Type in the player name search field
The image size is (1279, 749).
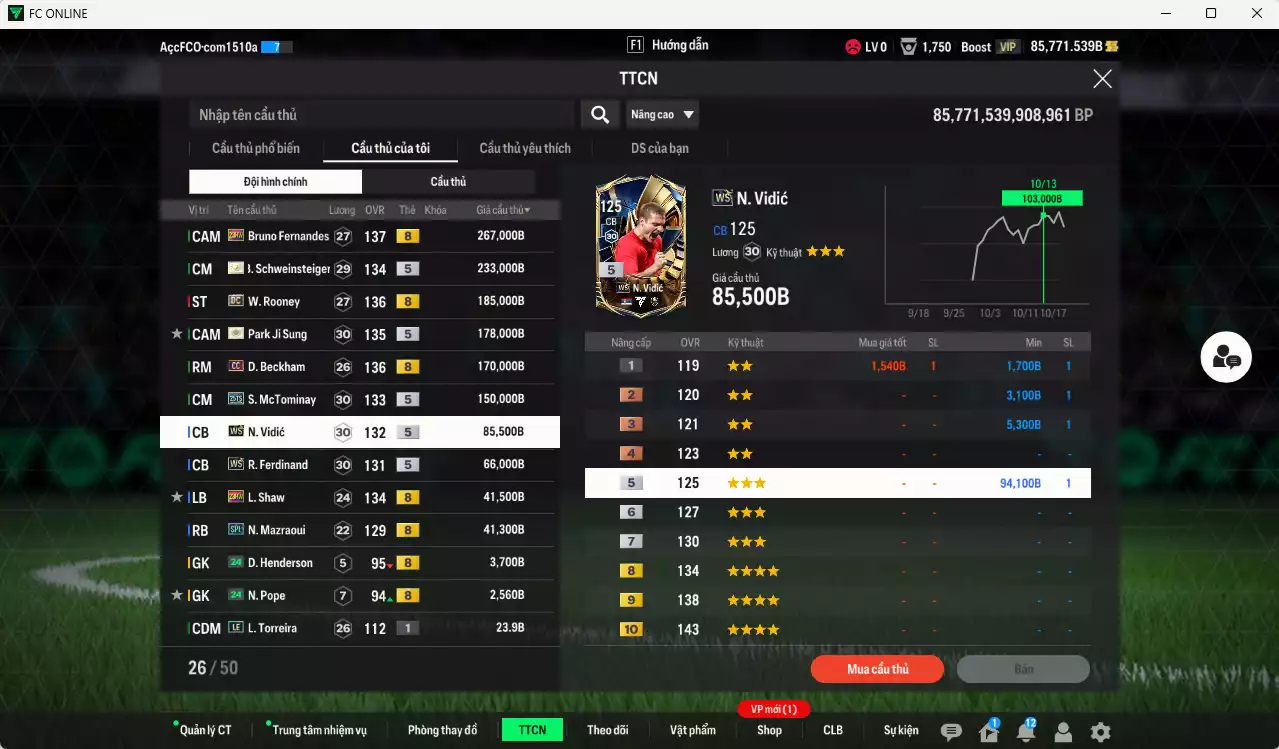pyautogui.click(x=380, y=115)
